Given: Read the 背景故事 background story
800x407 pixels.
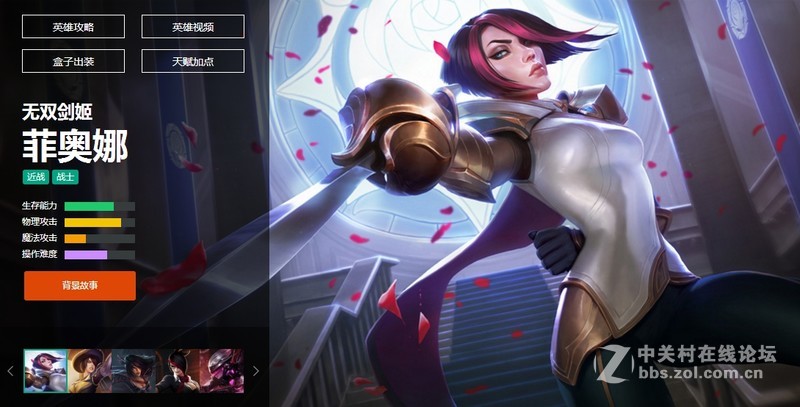Looking at the screenshot, I should point(80,285).
